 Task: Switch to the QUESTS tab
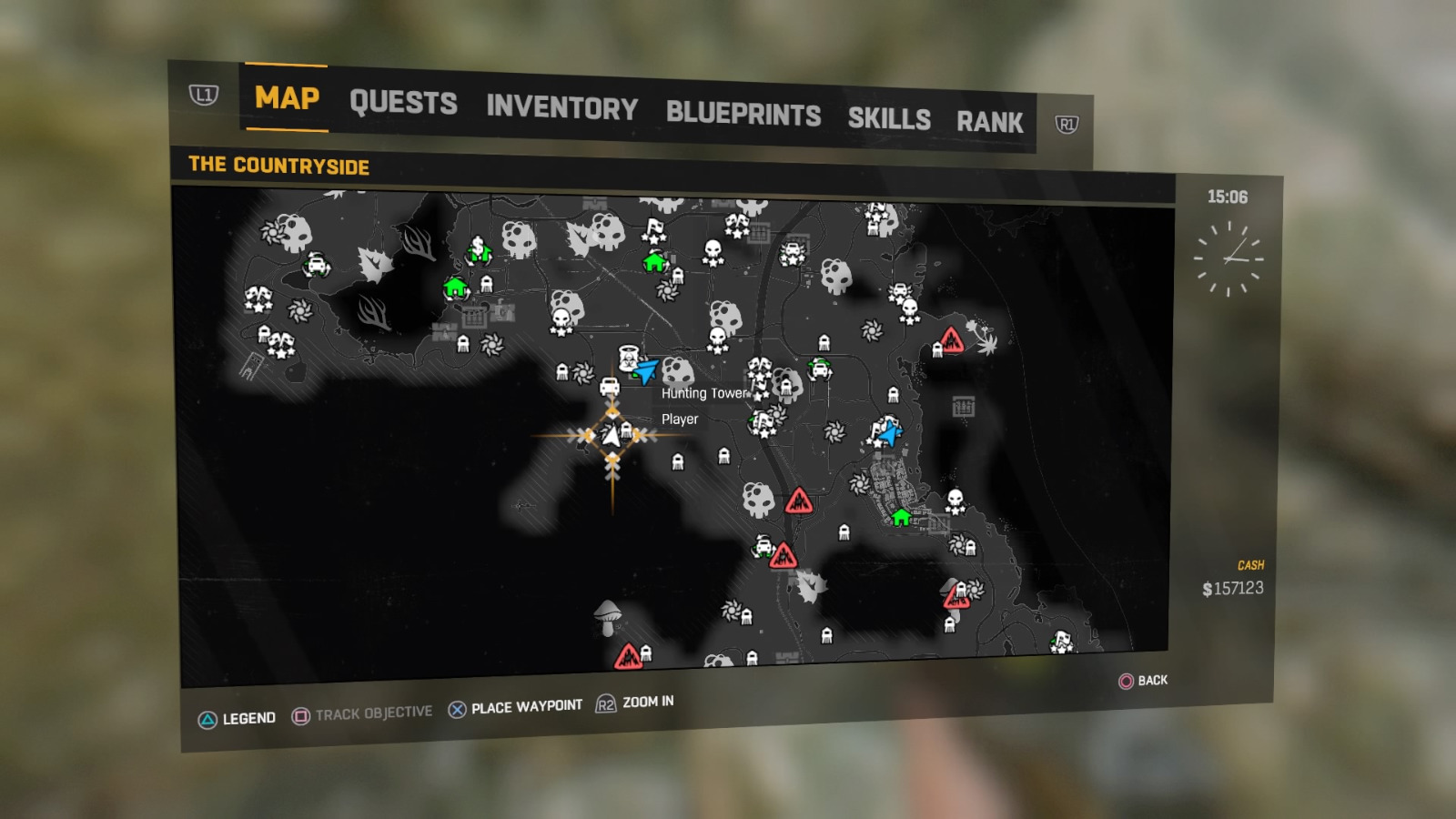coord(405,103)
